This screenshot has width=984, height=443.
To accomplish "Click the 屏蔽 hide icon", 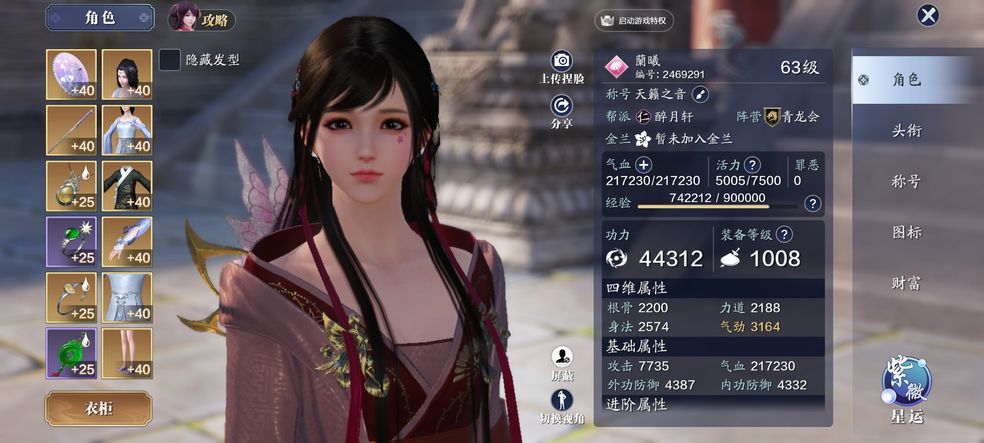I will point(562,357).
